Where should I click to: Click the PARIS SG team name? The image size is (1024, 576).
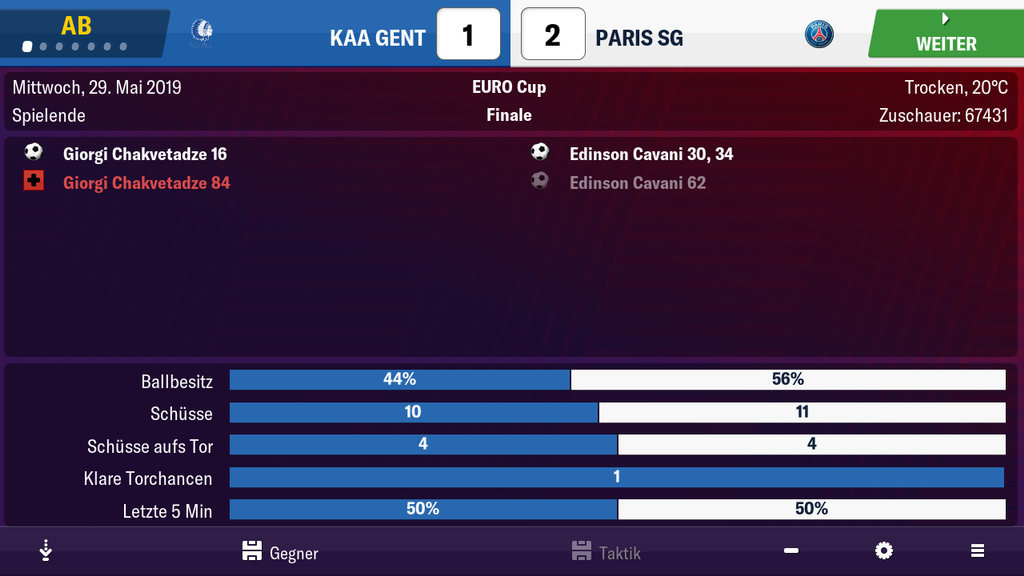point(639,38)
